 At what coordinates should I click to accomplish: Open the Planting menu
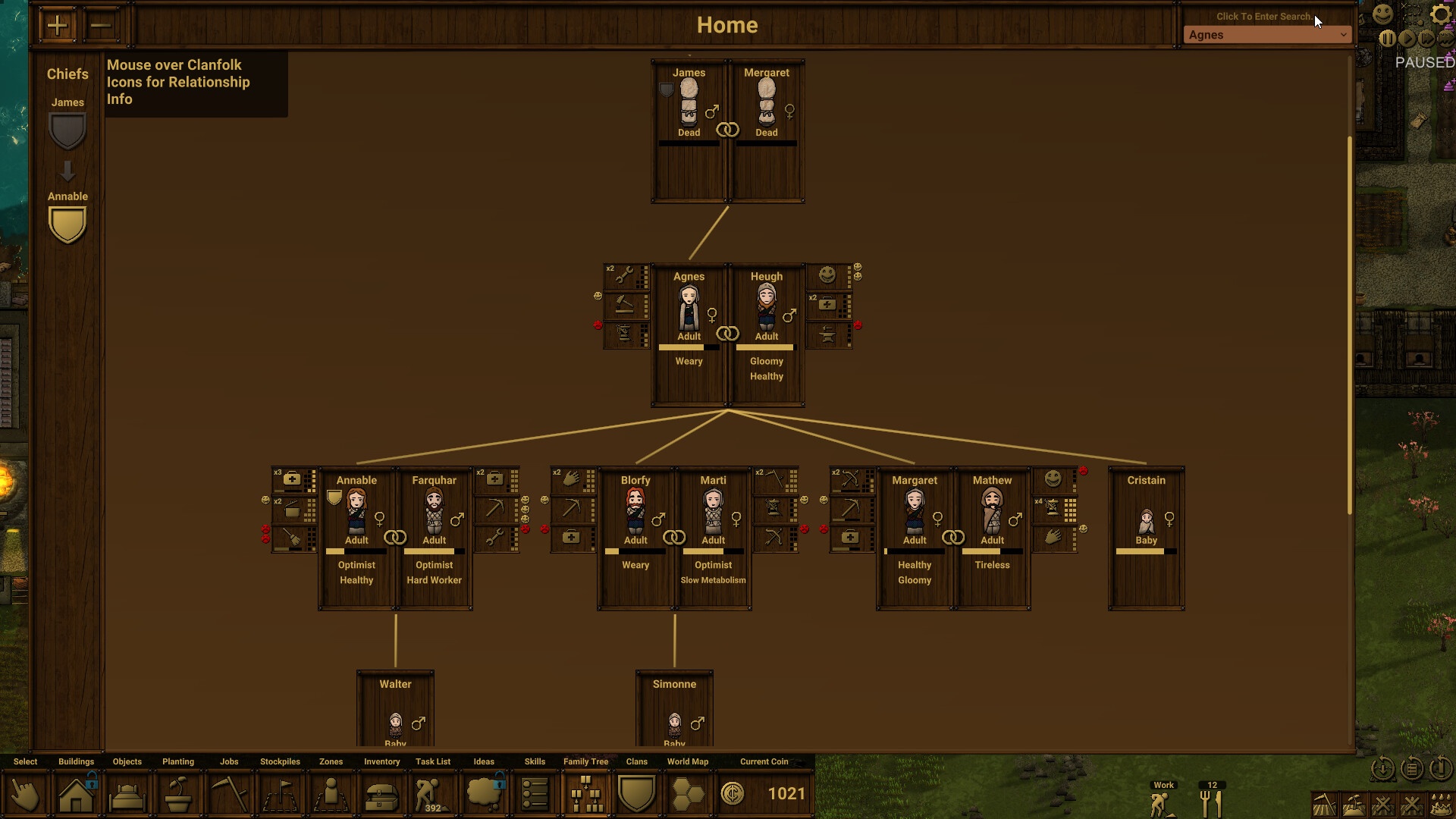point(178,794)
